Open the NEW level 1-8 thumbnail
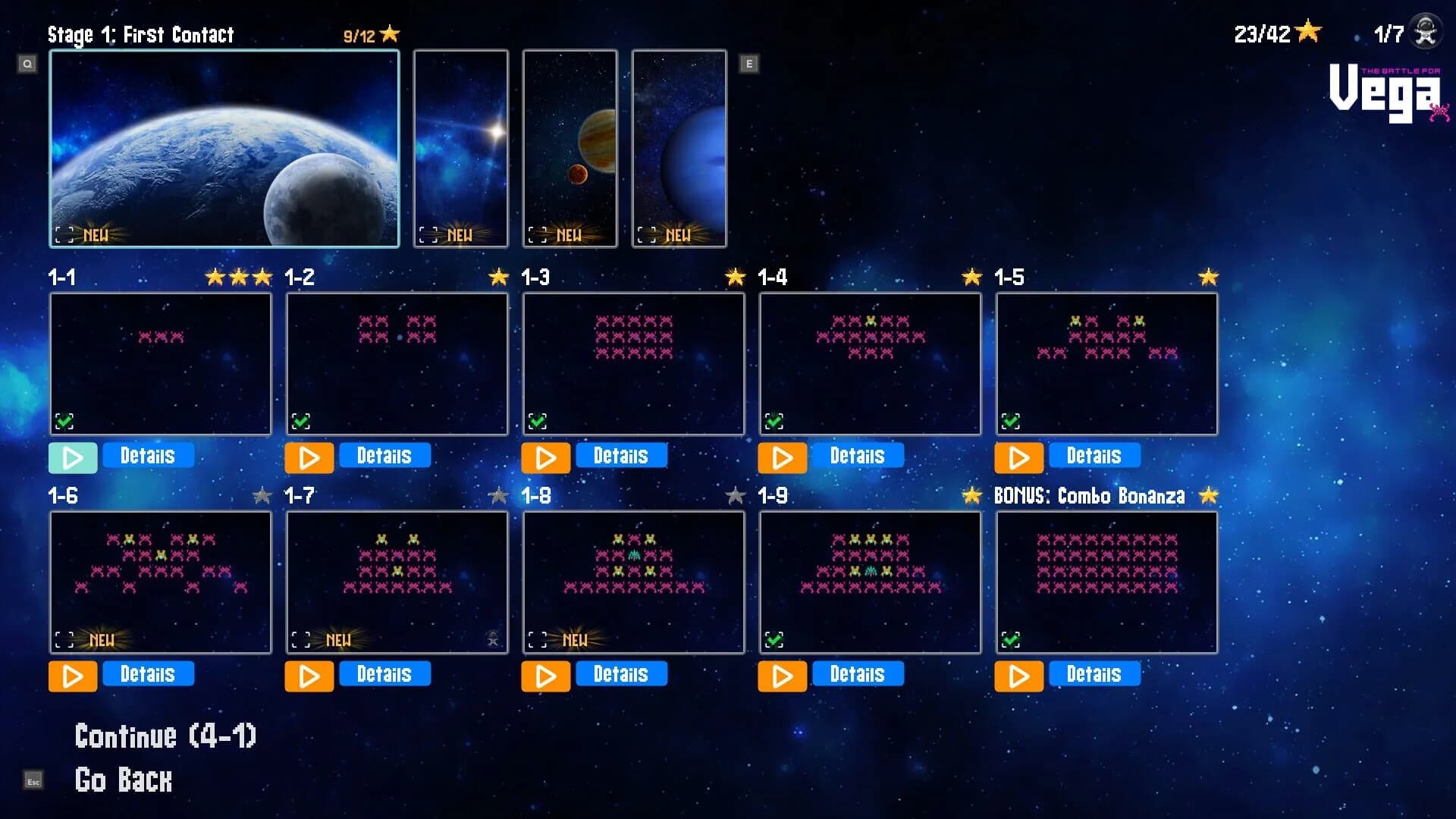The width and height of the screenshot is (1456, 819). pyautogui.click(x=633, y=582)
